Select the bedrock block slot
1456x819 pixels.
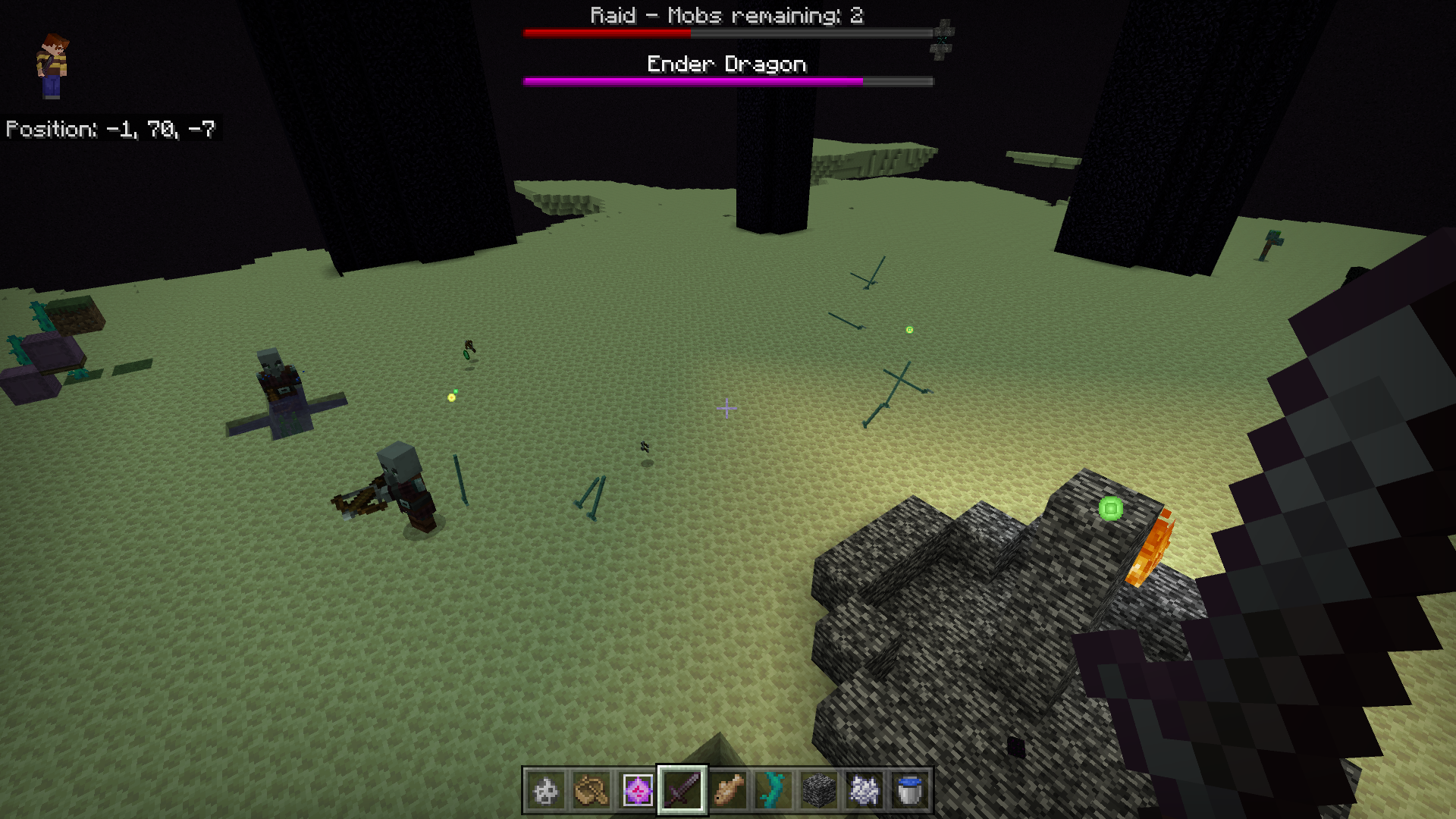[x=819, y=791]
